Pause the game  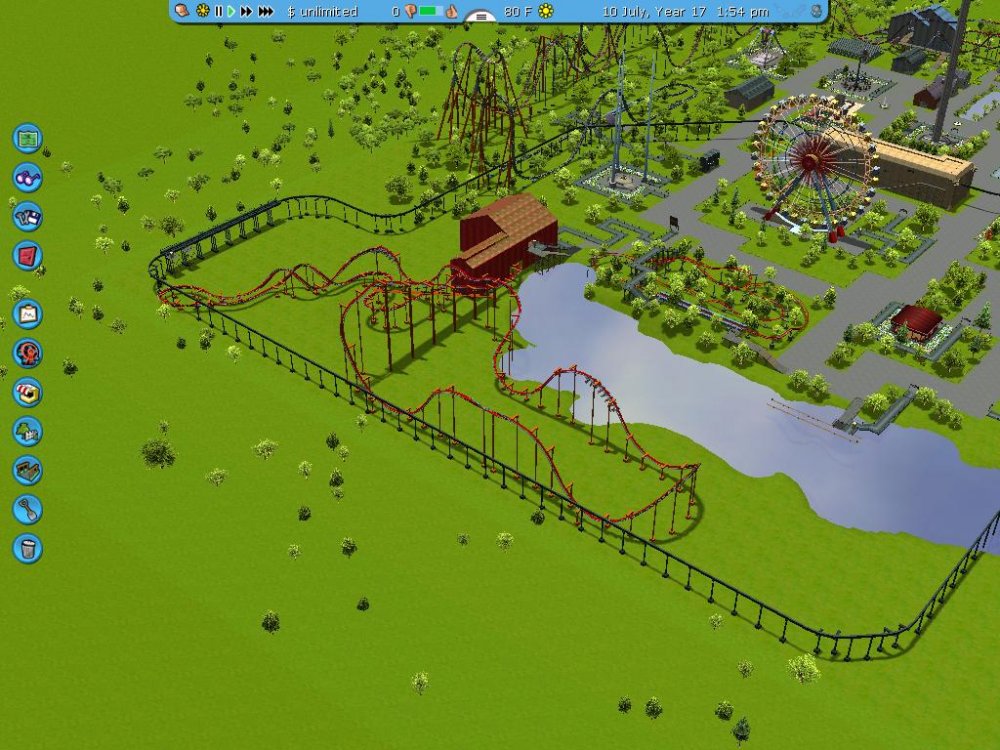218,11
